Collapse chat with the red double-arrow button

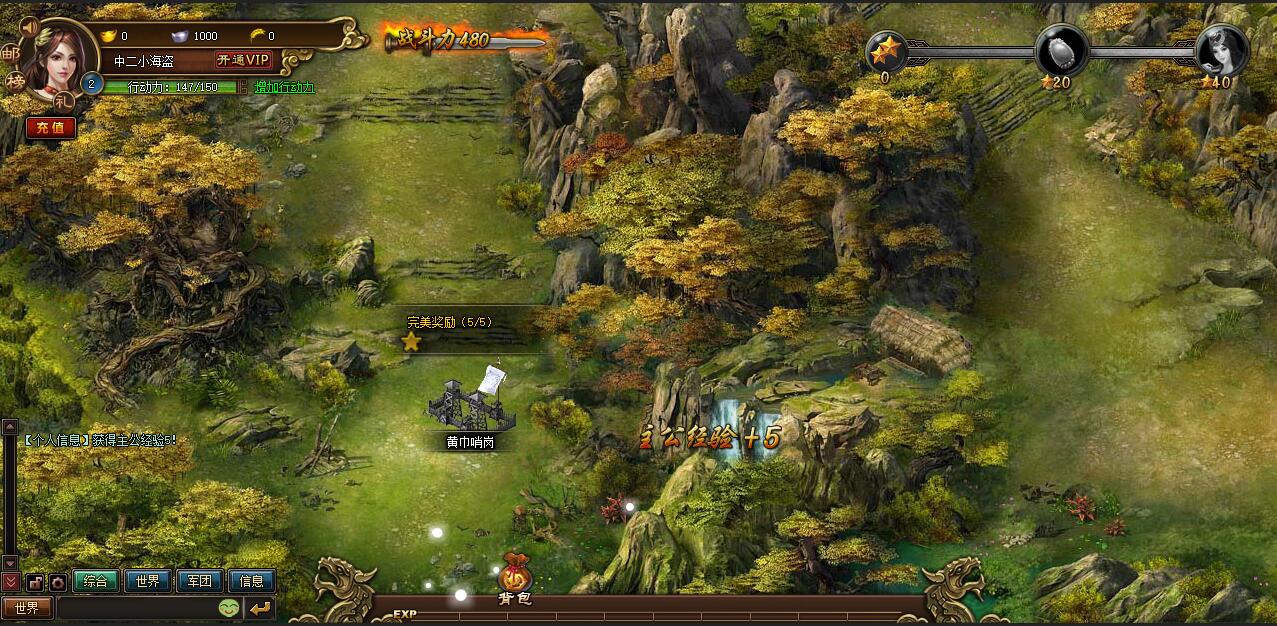coord(11,581)
